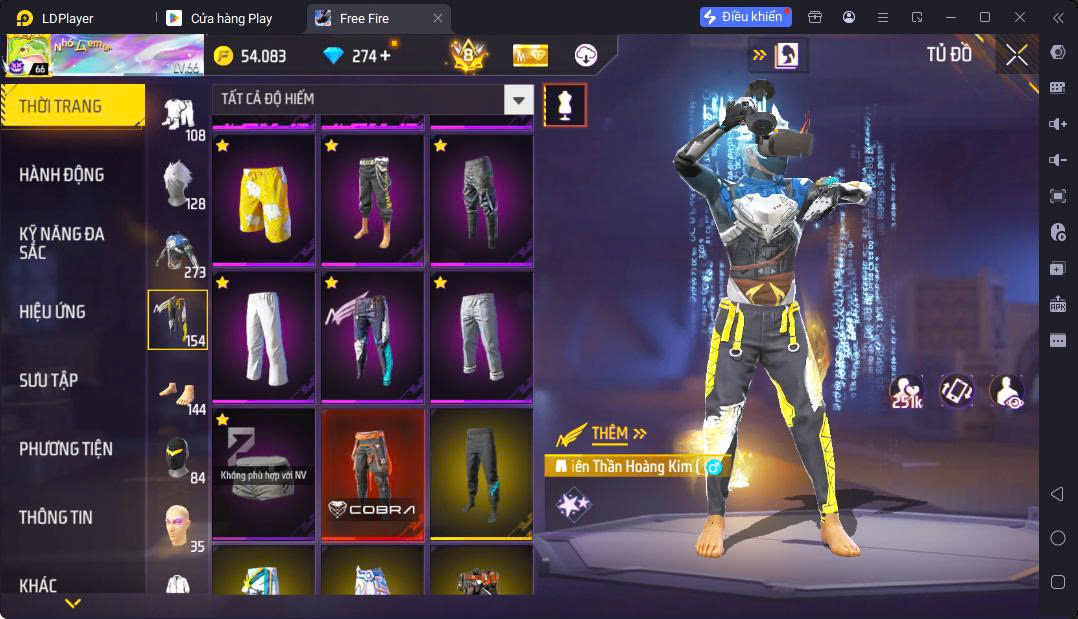Choose the COBRA orange pants
1078x619 pixels.
click(x=373, y=473)
